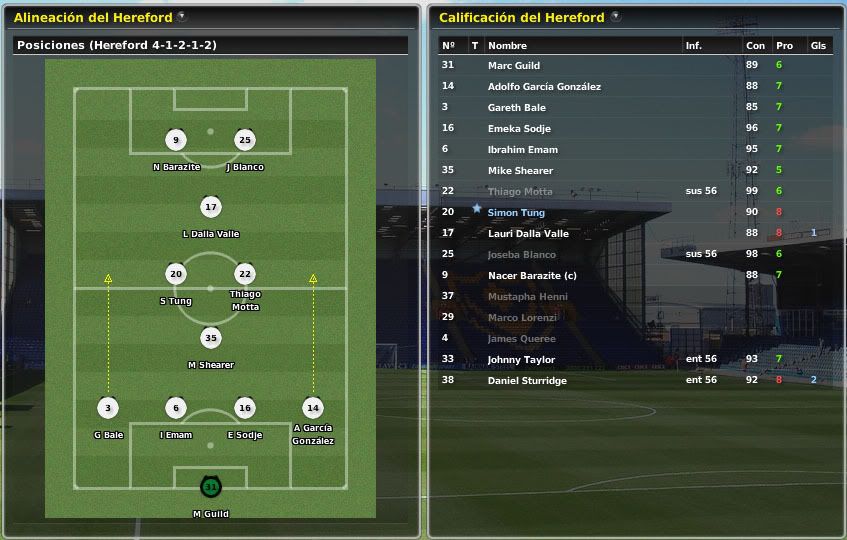Open the Calificación del Hereford panel options
This screenshot has height=540, width=847.
615,17
